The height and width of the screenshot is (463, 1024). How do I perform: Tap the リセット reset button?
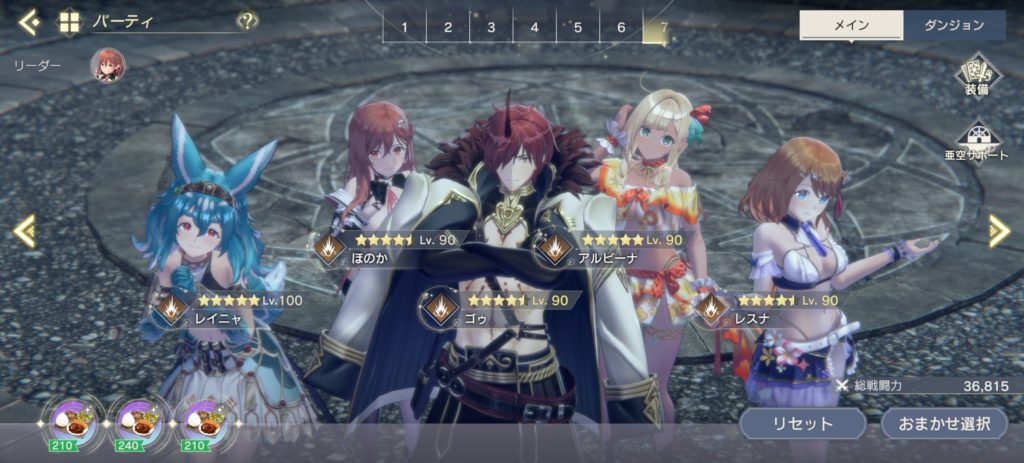tap(802, 423)
